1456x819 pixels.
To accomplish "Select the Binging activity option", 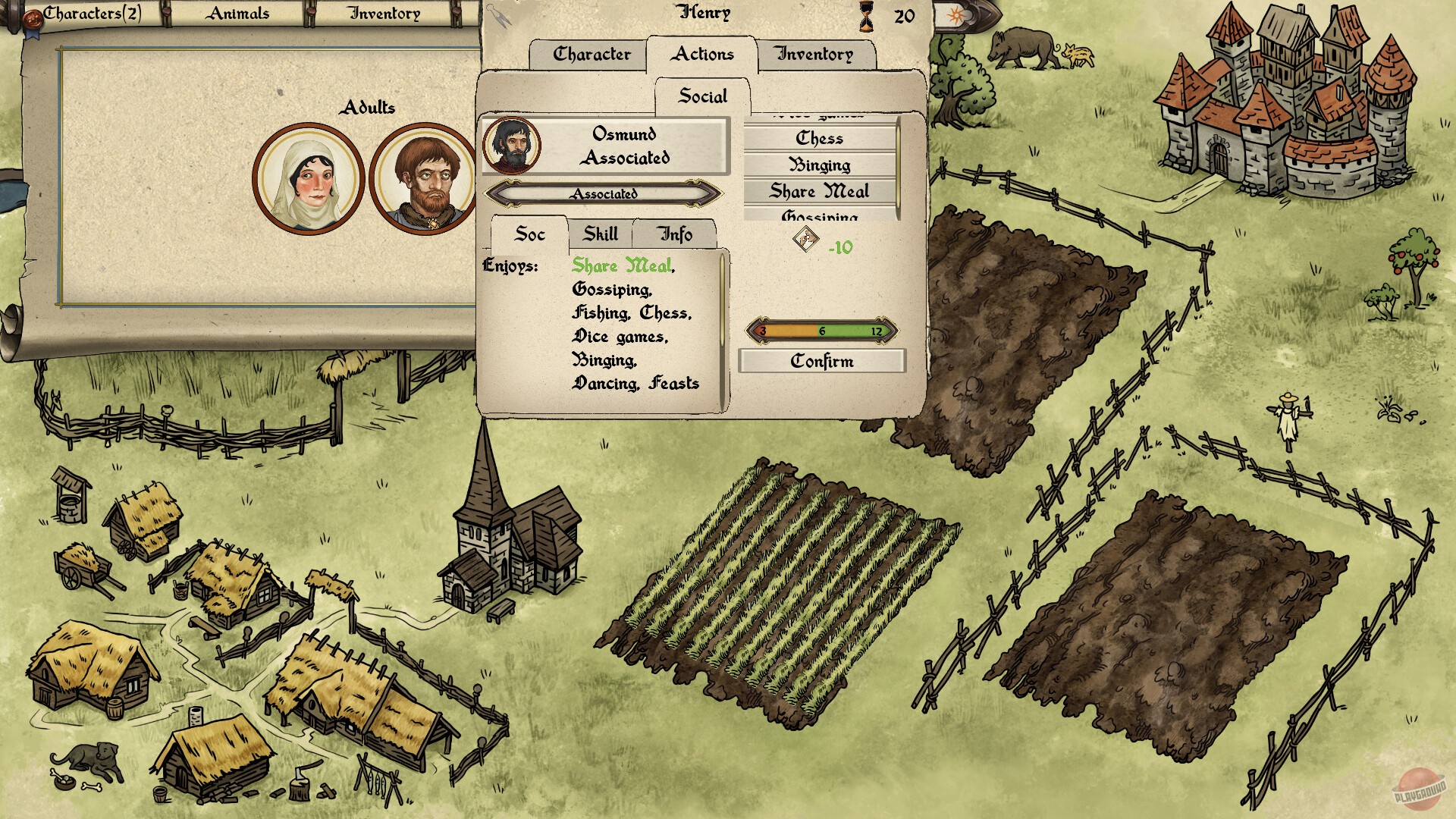I will coord(820,165).
